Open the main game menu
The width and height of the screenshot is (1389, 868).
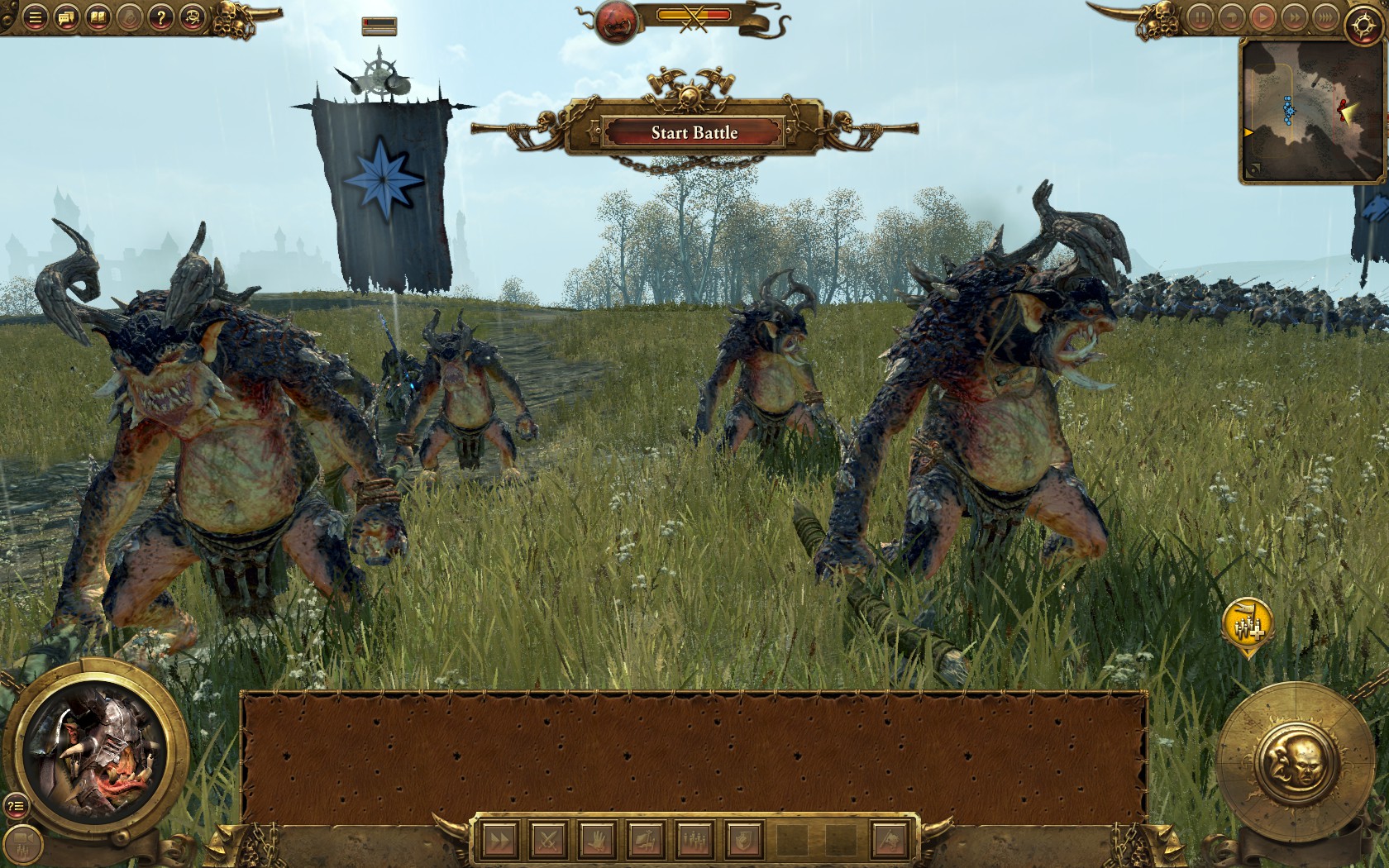click(x=35, y=18)
